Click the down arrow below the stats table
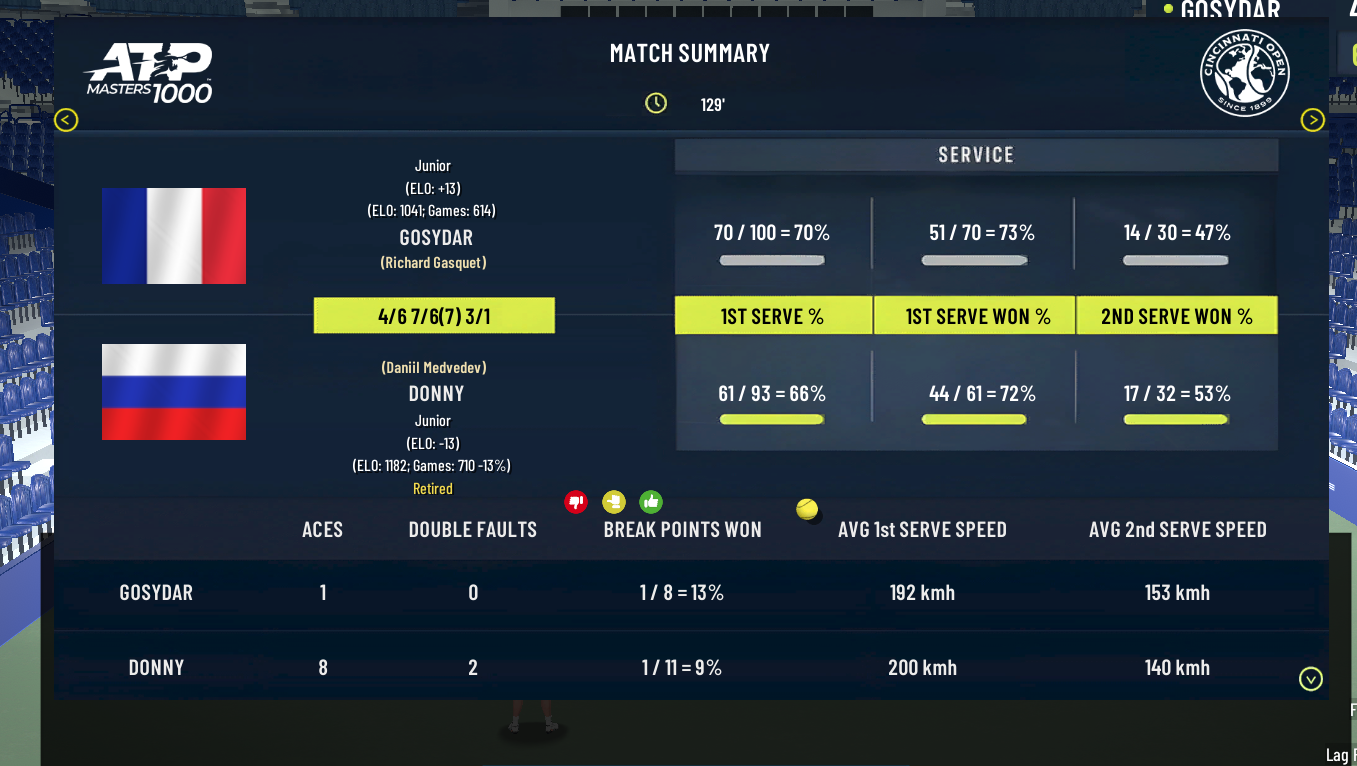This screenshot has height=766, width=1357. (1310, 680)
